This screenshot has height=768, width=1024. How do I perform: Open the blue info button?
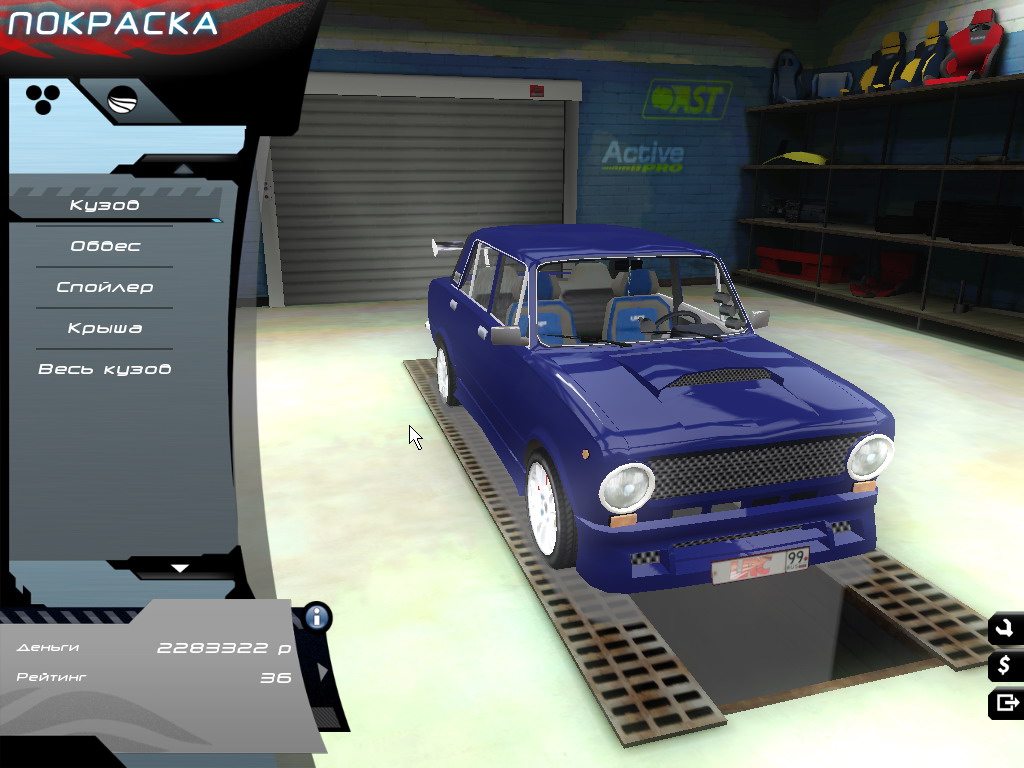(318, 616)
